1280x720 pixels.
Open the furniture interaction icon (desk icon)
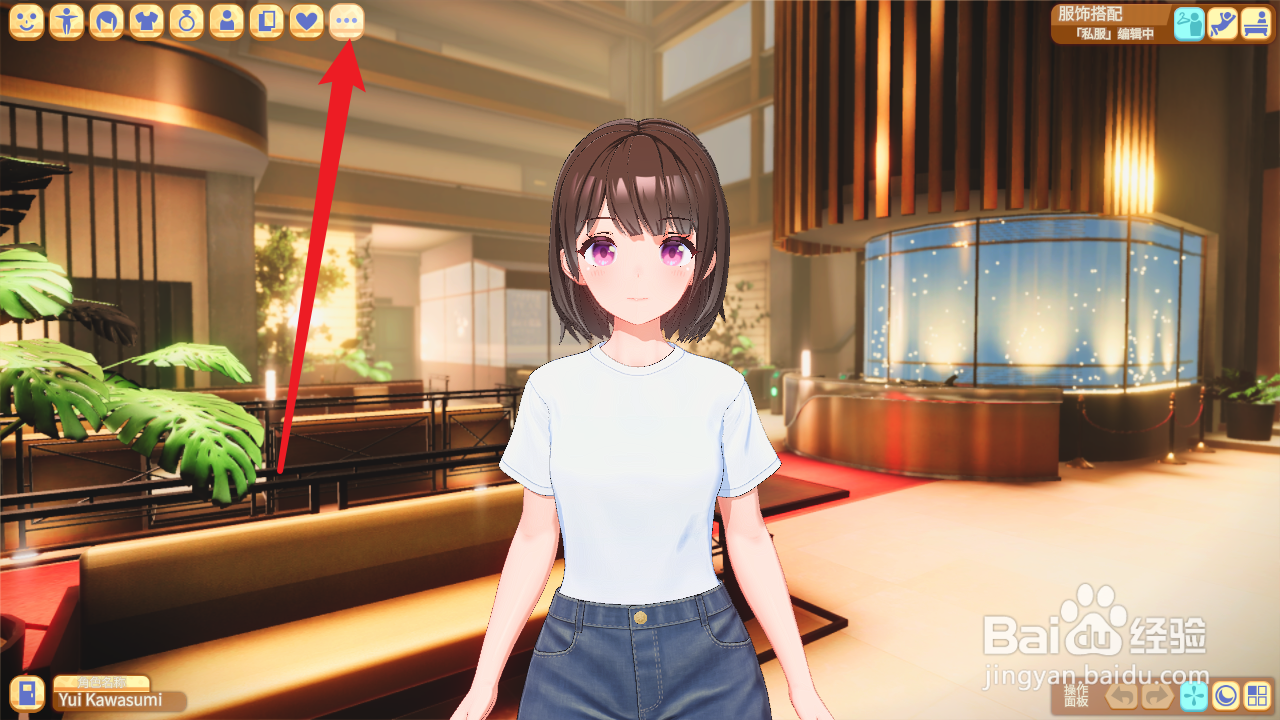pyautogui.click(x=1254, y=22)
